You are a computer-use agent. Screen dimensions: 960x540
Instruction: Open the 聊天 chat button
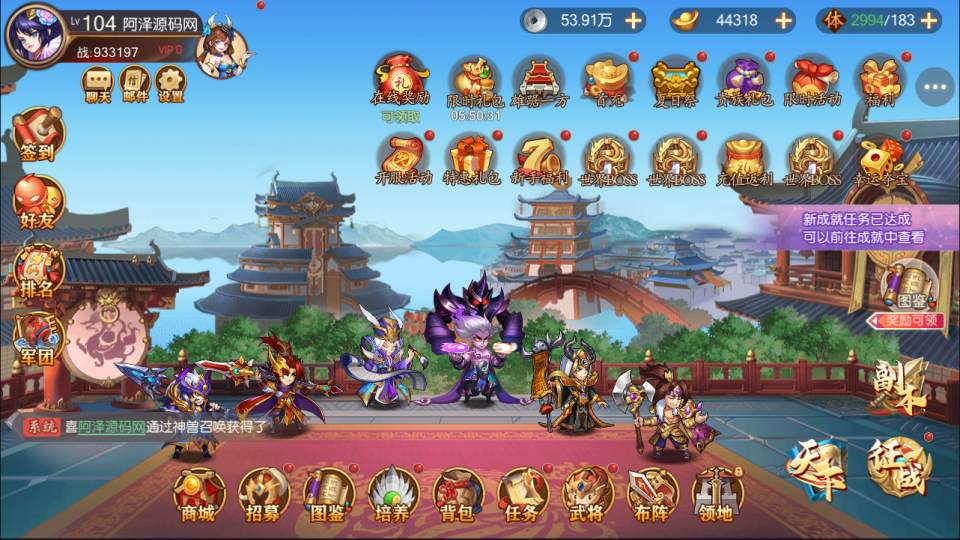(x=97, y=84)
